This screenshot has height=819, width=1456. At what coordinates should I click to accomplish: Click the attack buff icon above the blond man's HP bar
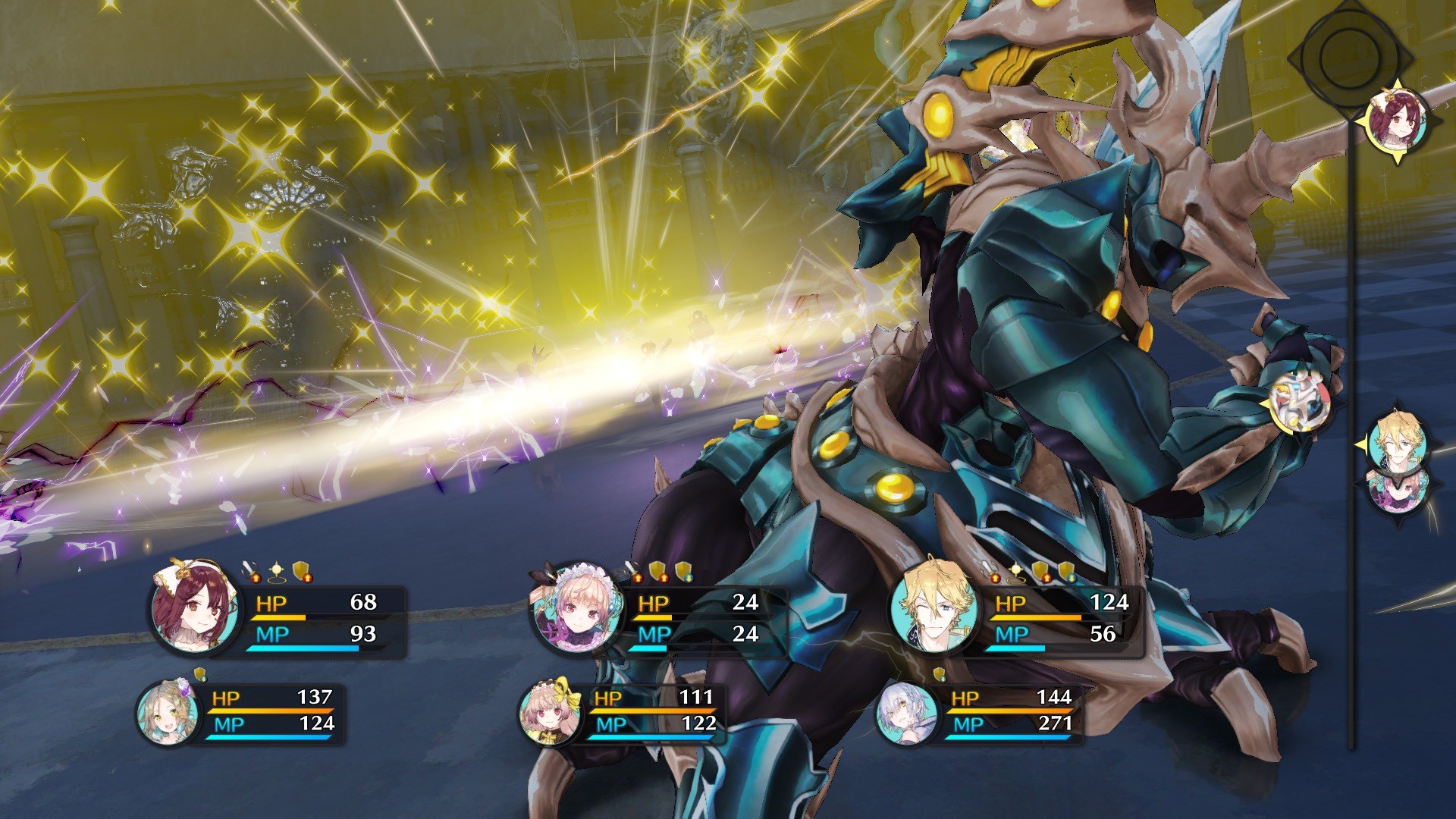pos(988,570)
